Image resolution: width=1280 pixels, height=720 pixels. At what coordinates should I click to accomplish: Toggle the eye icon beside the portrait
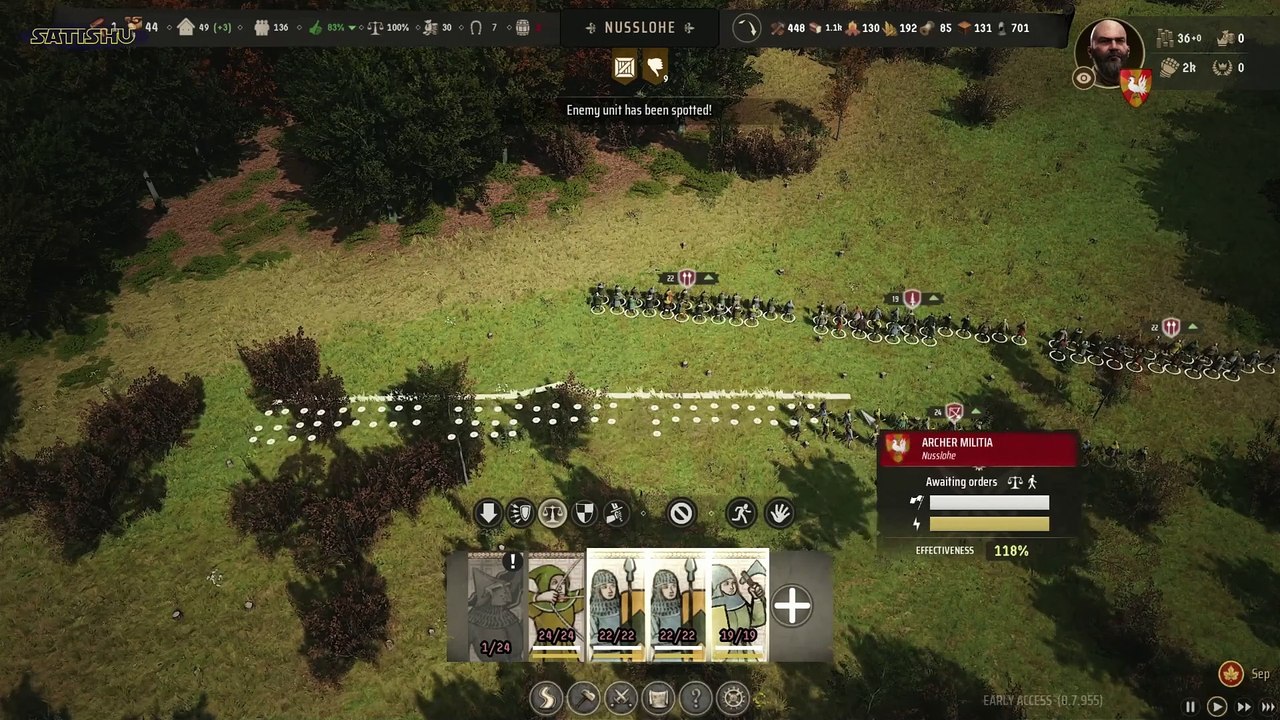click(x=1083, y=79)
